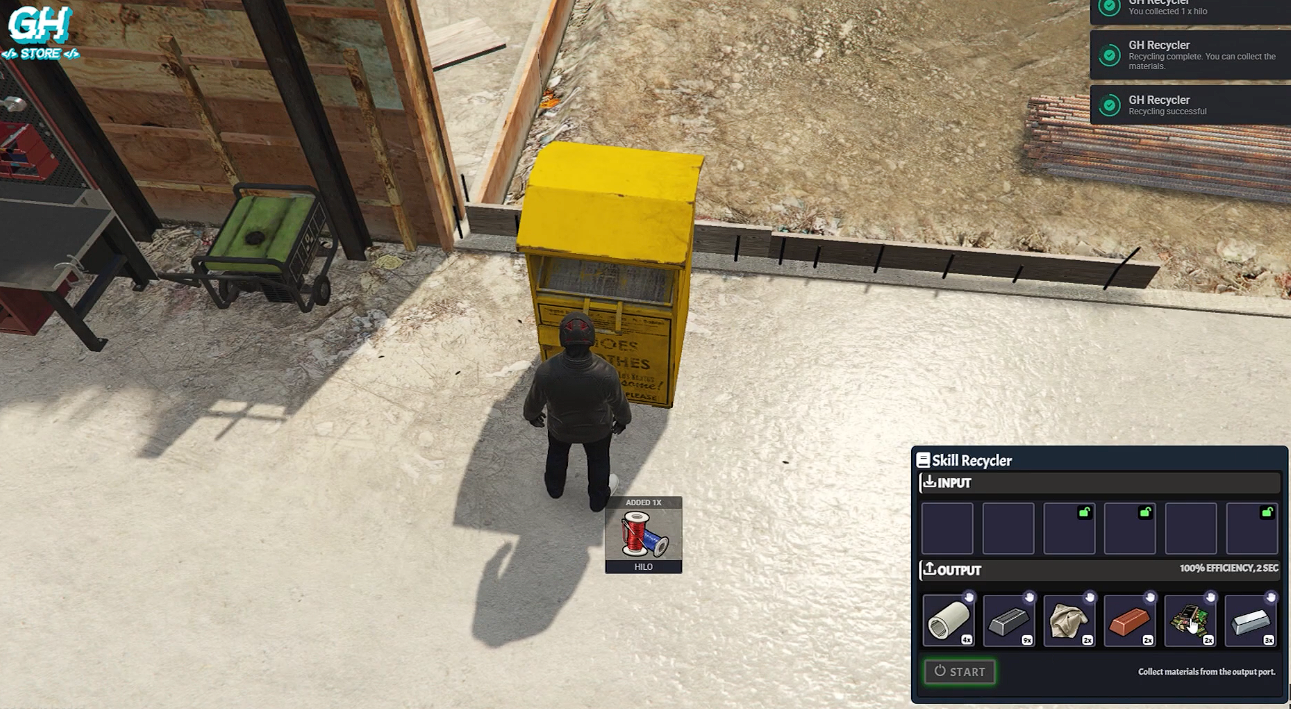Click the GH Store logo

(x=41, y=32)
